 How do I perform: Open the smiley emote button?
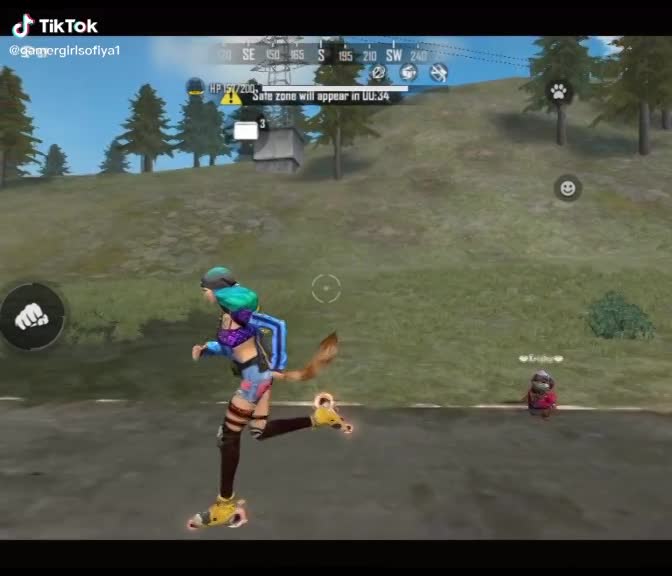[x=567, y=188]
